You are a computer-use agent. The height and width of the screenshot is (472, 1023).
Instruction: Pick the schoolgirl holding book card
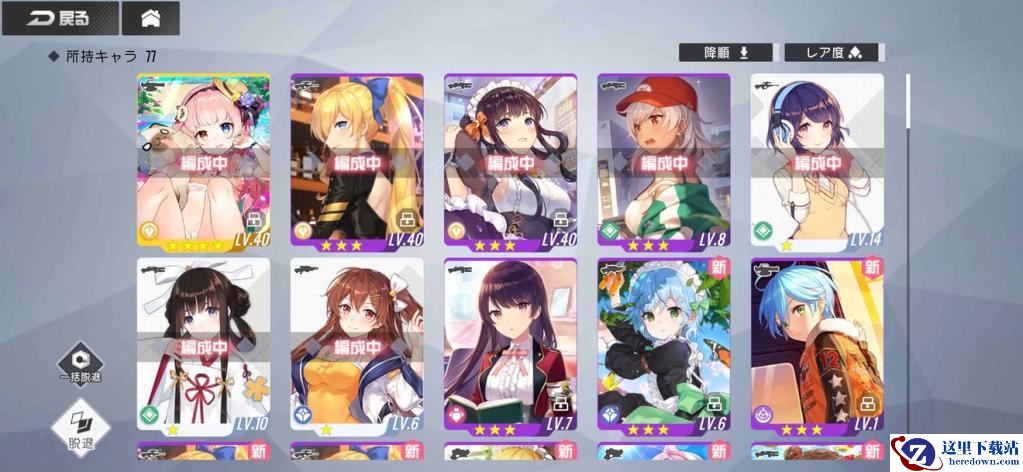510,345
